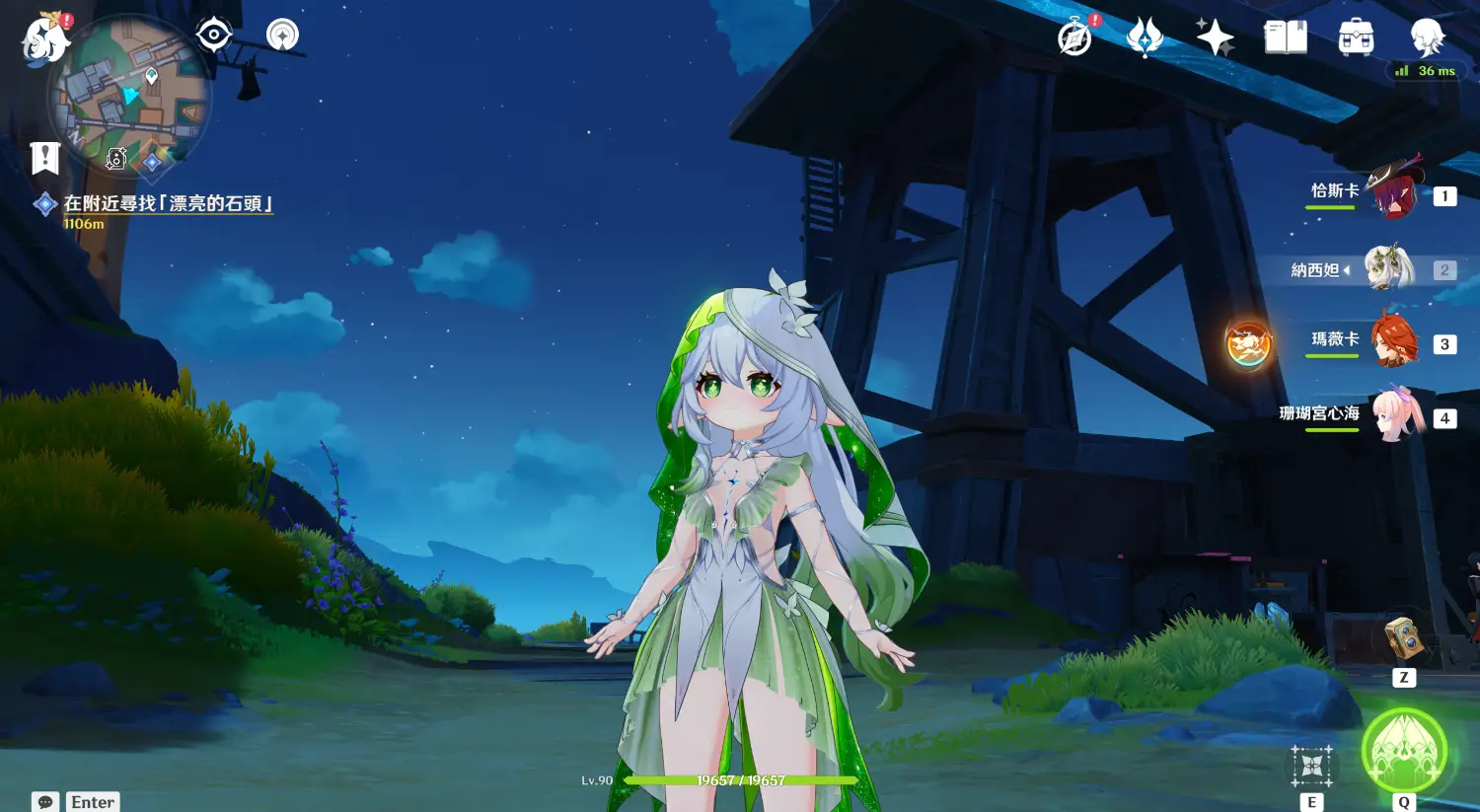1480x812 pixels.
Task: Click the glowing orange orb beside 瑪薇卡
Action: pos(1248,344)
